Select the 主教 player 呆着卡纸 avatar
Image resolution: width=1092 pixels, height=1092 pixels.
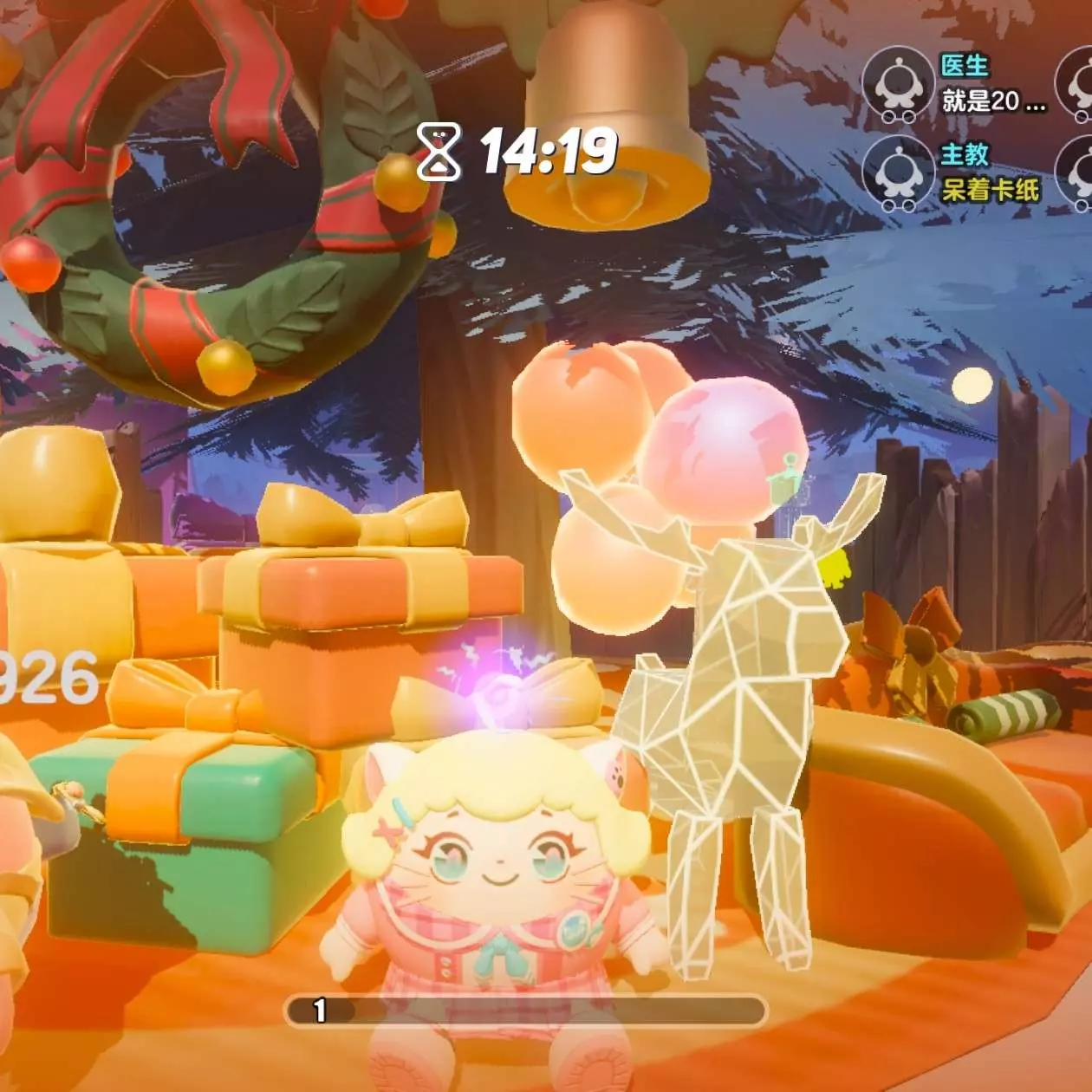(898, 172)
